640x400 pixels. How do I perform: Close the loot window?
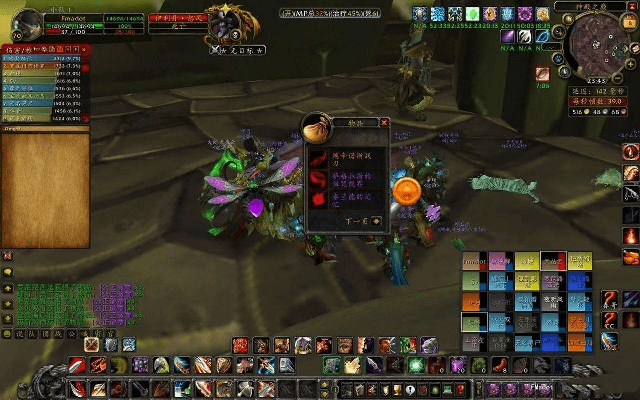(384, 122)
